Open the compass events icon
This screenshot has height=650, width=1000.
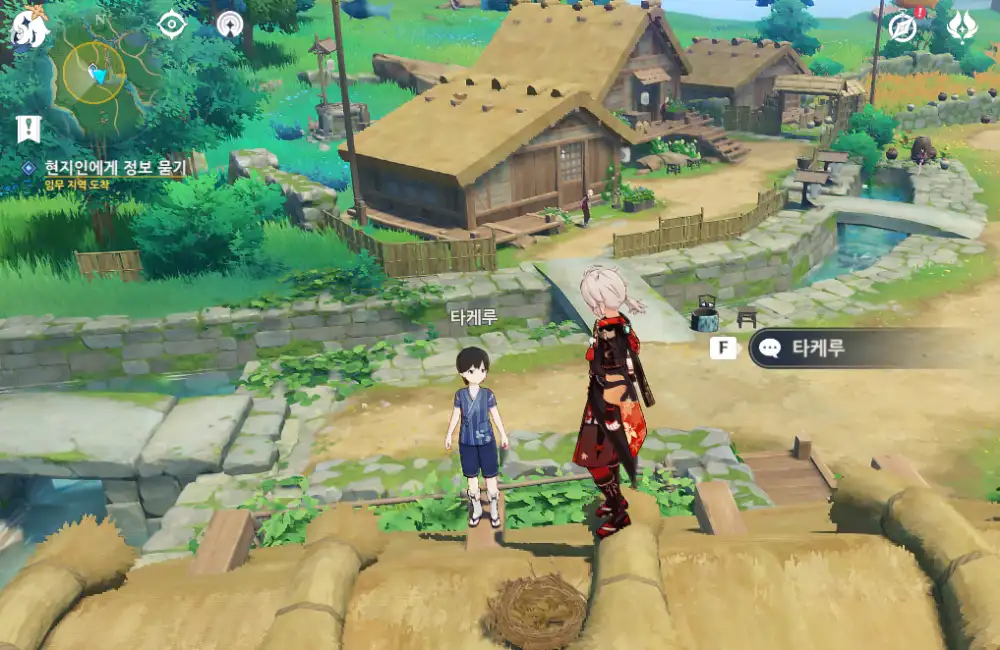click(x=903, y=26)
